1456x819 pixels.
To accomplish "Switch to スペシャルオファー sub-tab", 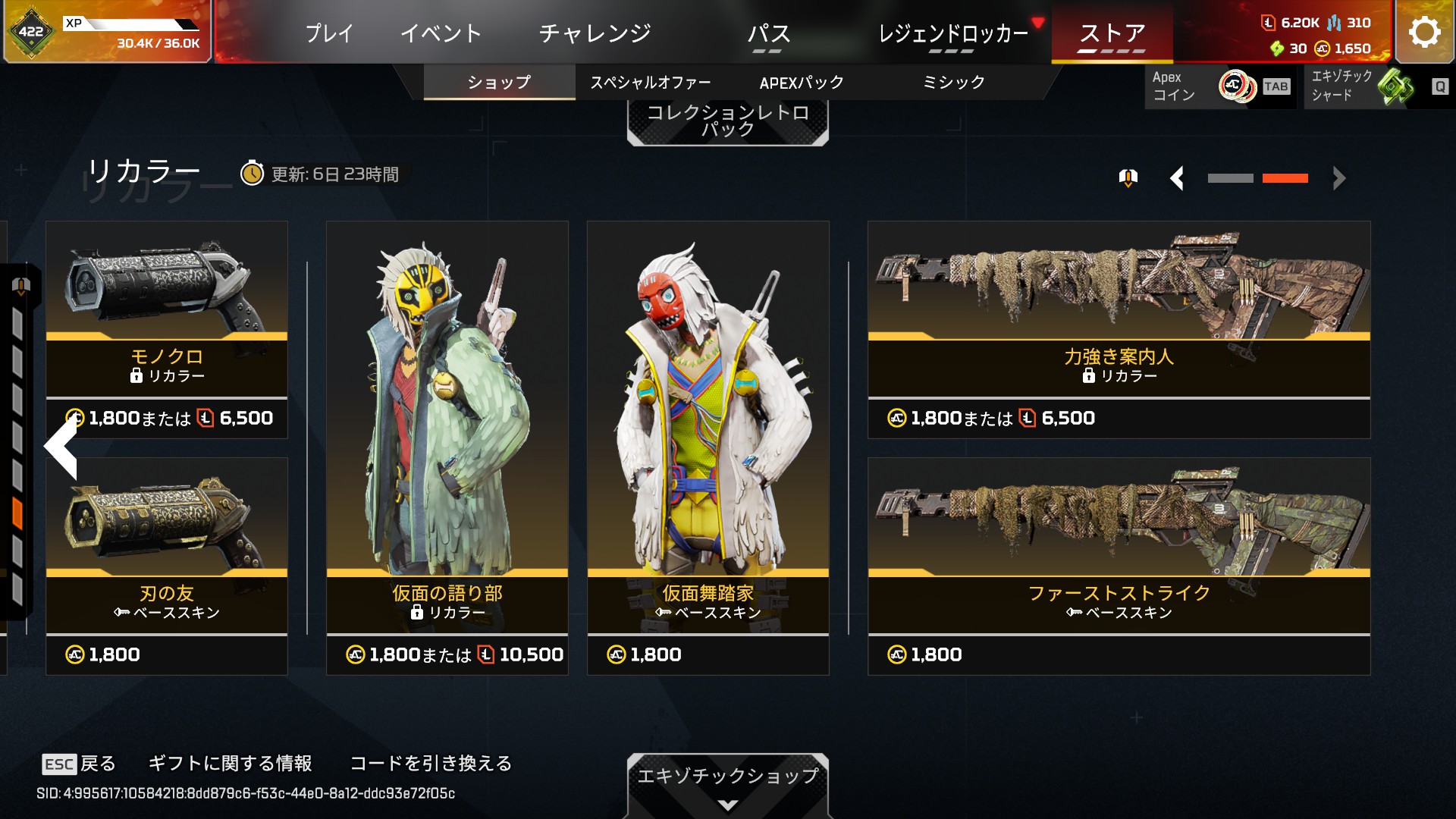I will point(651,82).
